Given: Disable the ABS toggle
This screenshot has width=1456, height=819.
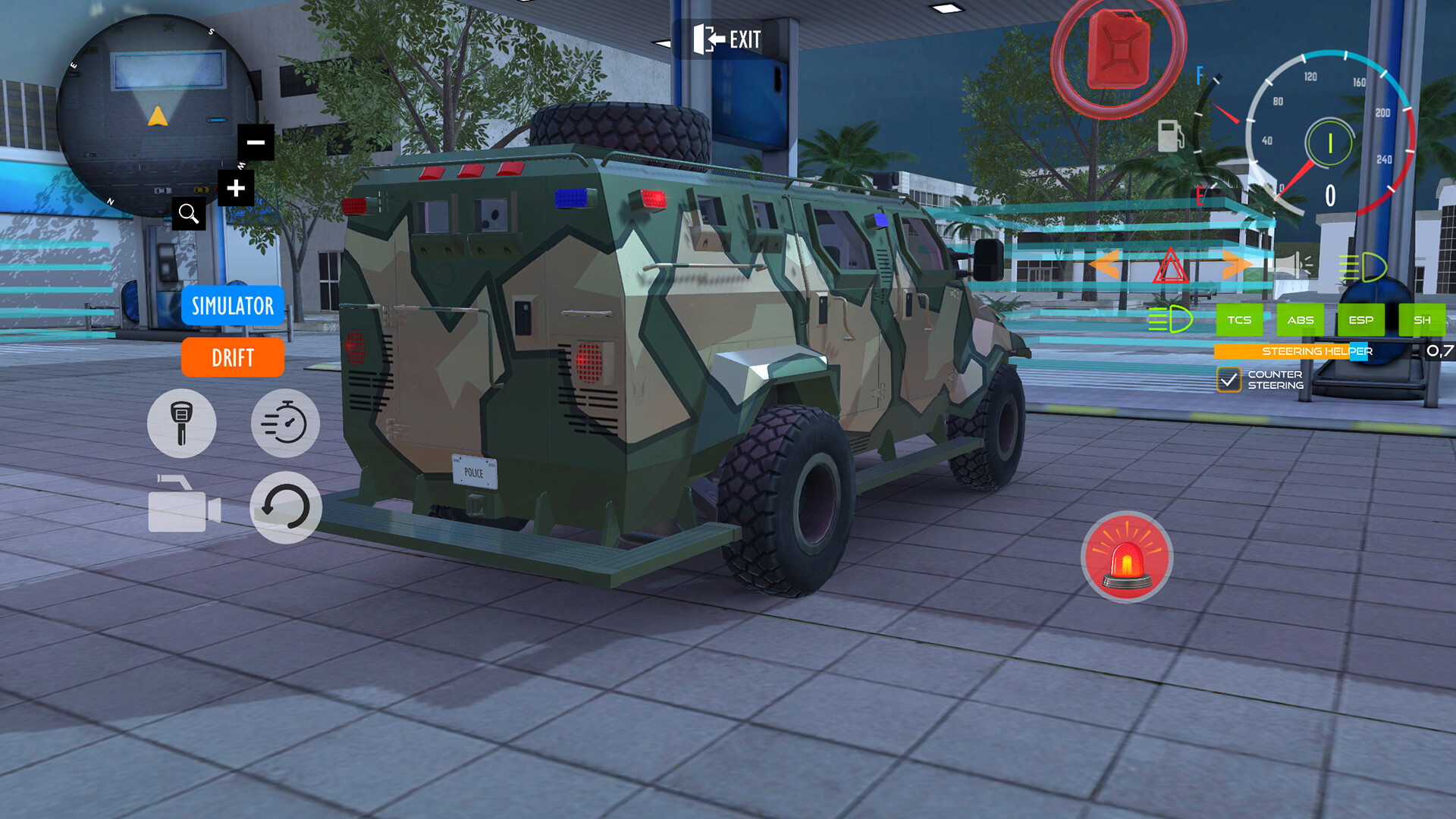Looking at the screenshot, I should 1301,320.
